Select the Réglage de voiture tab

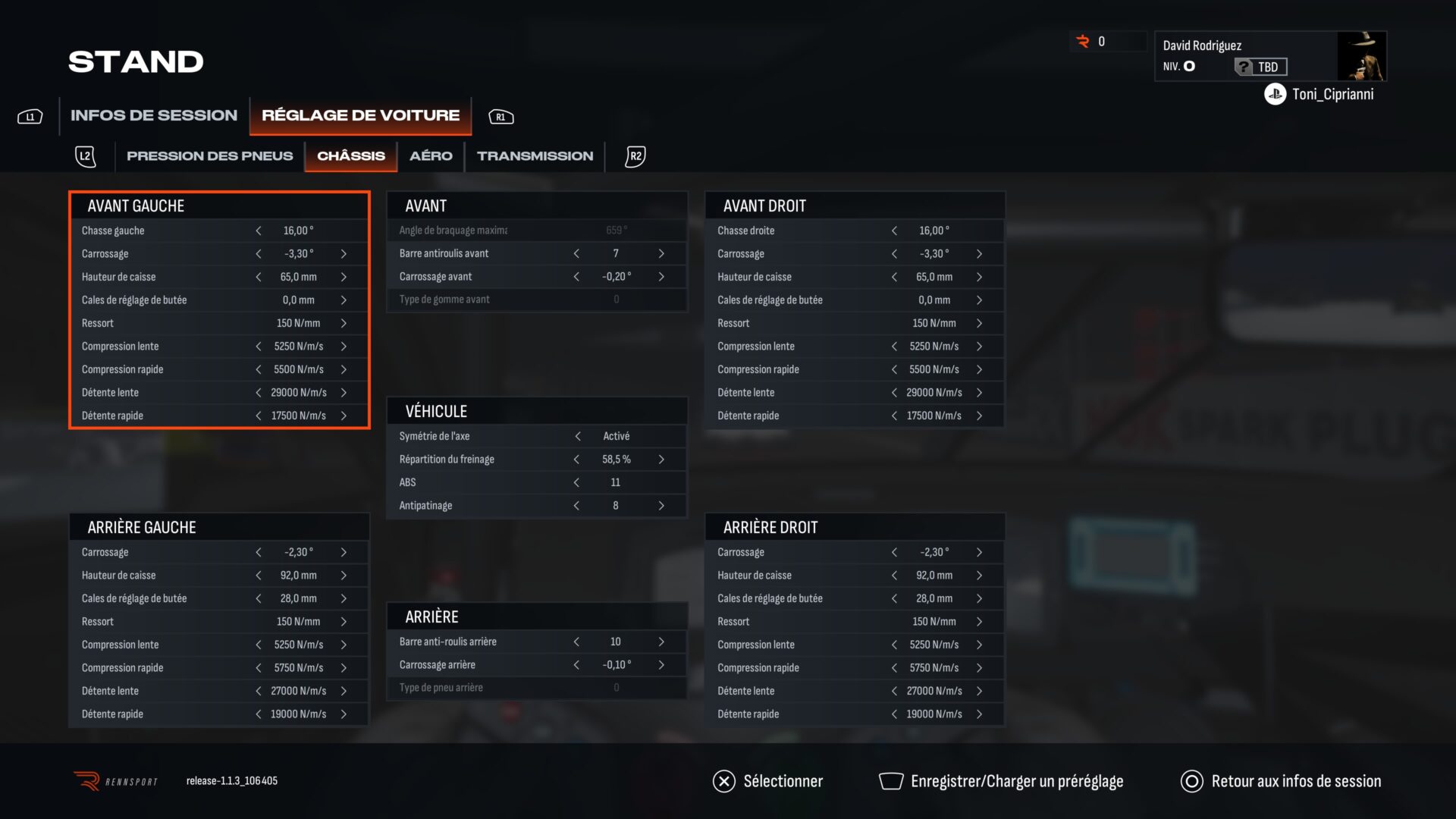pyautogui.click(x=360, y=115)
